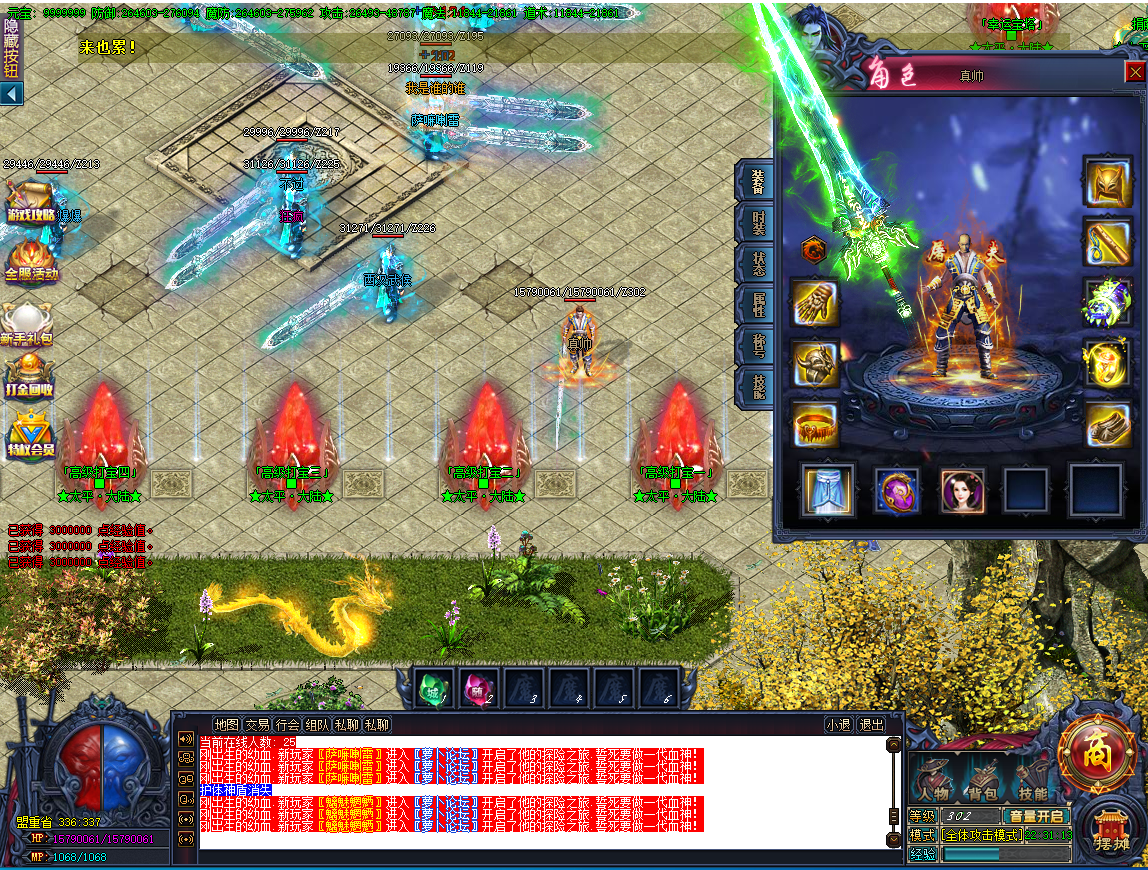Click the golden gloves equipment slot
The image size is (1148, 870).
pos(815,304)
